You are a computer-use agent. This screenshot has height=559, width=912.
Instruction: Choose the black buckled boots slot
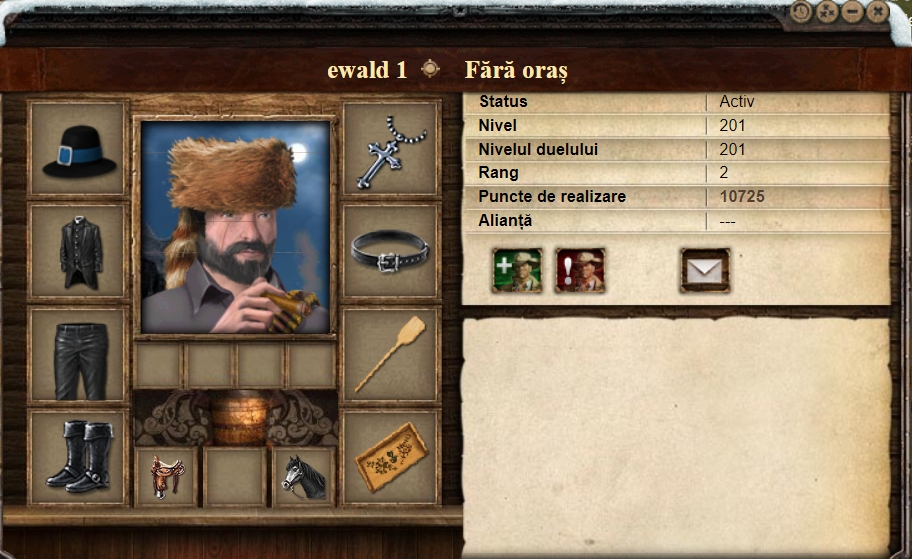(x=79, y=457)
